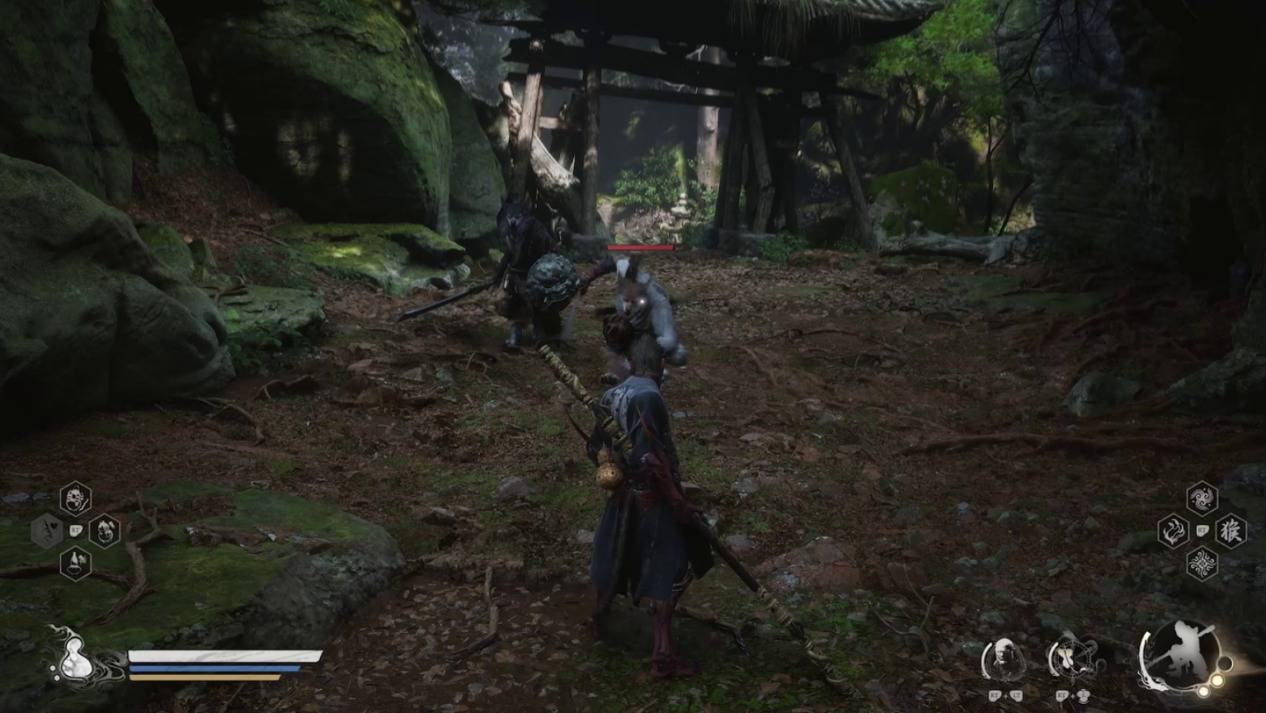Trigger the 猴 character spell hexagon
Screen dimensions: 1266x713
(x=1231, y=530)
